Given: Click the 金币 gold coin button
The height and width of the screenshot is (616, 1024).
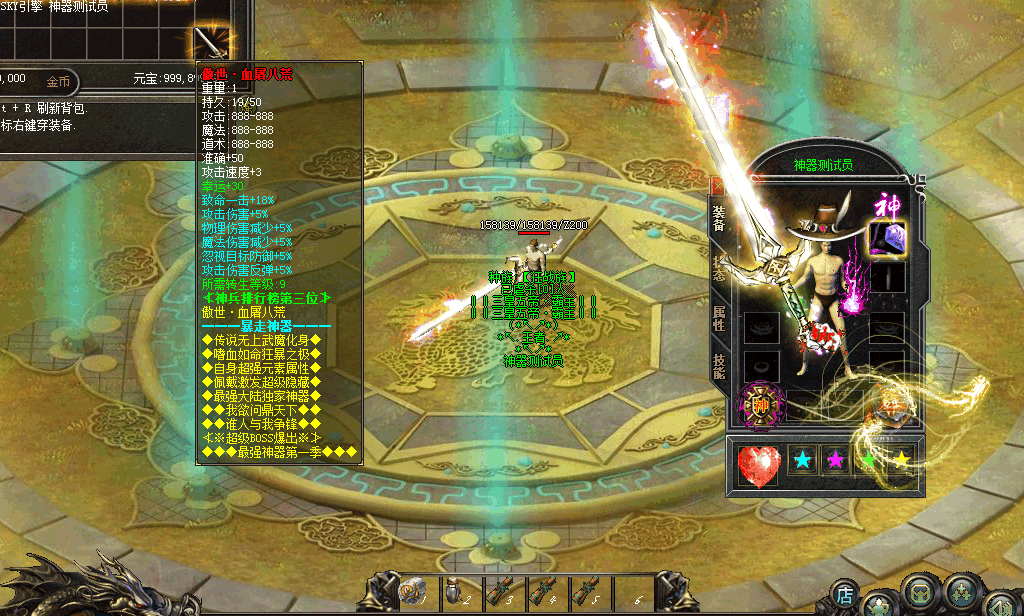Looking at the screenshot, I should pyautogui.click(x=58, y=81).
